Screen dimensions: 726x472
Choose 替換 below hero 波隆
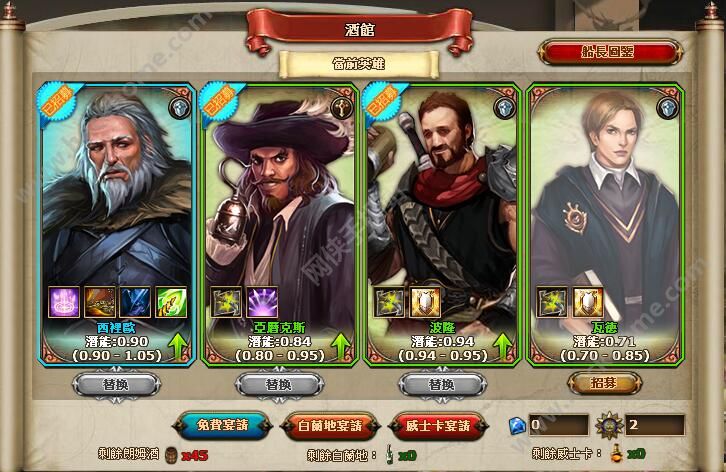coord(440,383)
